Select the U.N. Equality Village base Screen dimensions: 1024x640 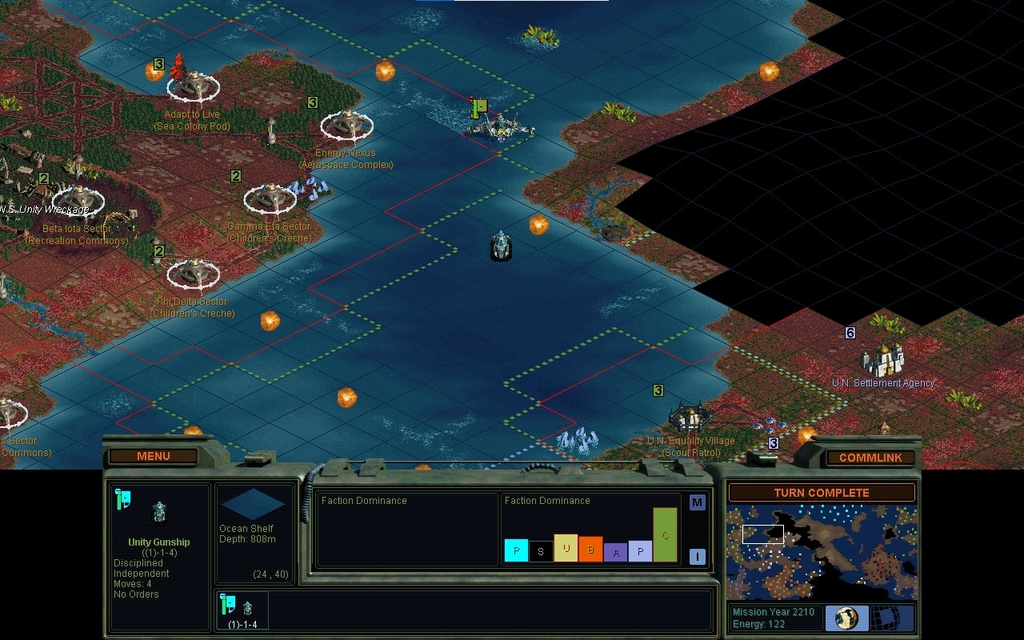689,416
